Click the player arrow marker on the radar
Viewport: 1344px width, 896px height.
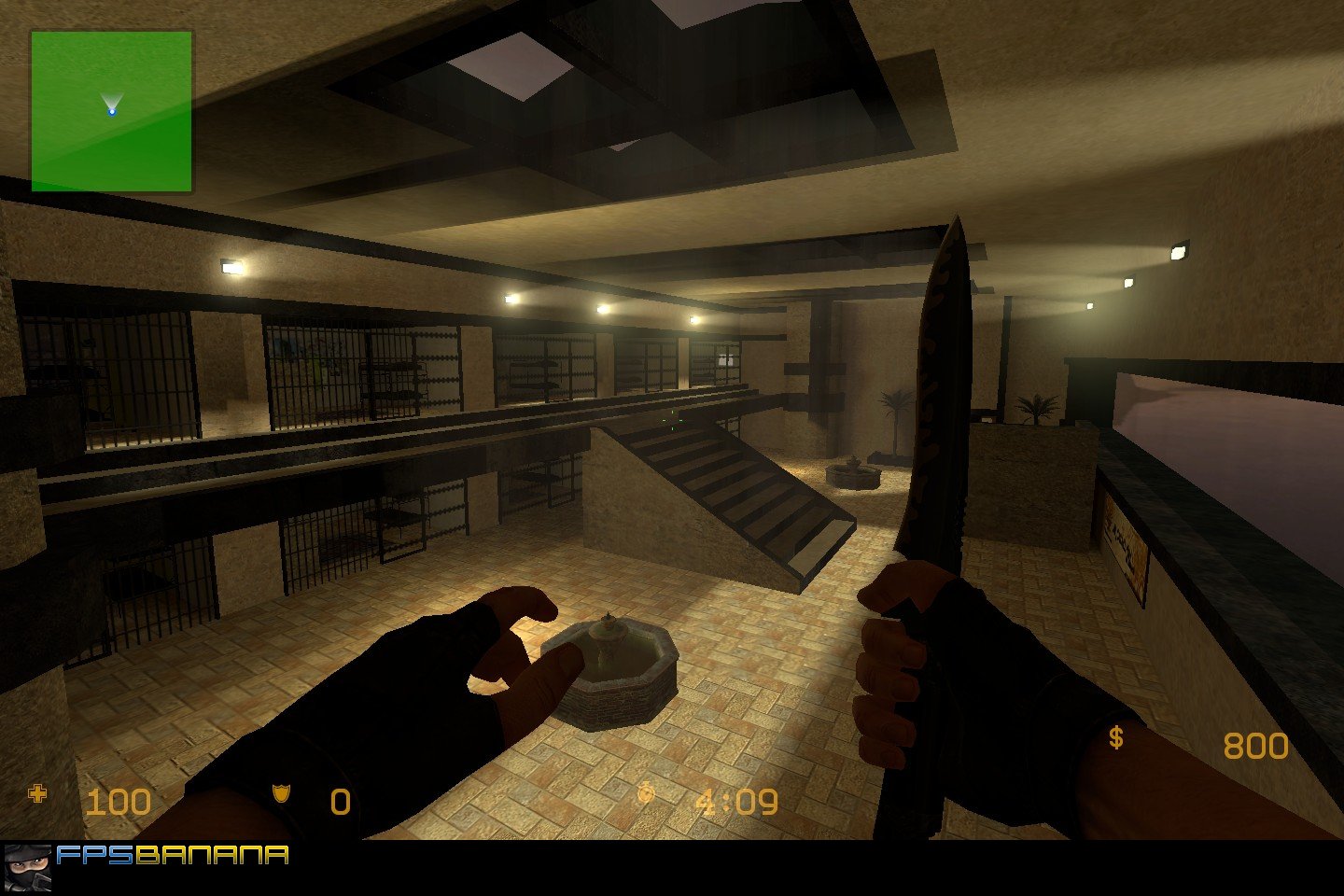pos(112,101)
